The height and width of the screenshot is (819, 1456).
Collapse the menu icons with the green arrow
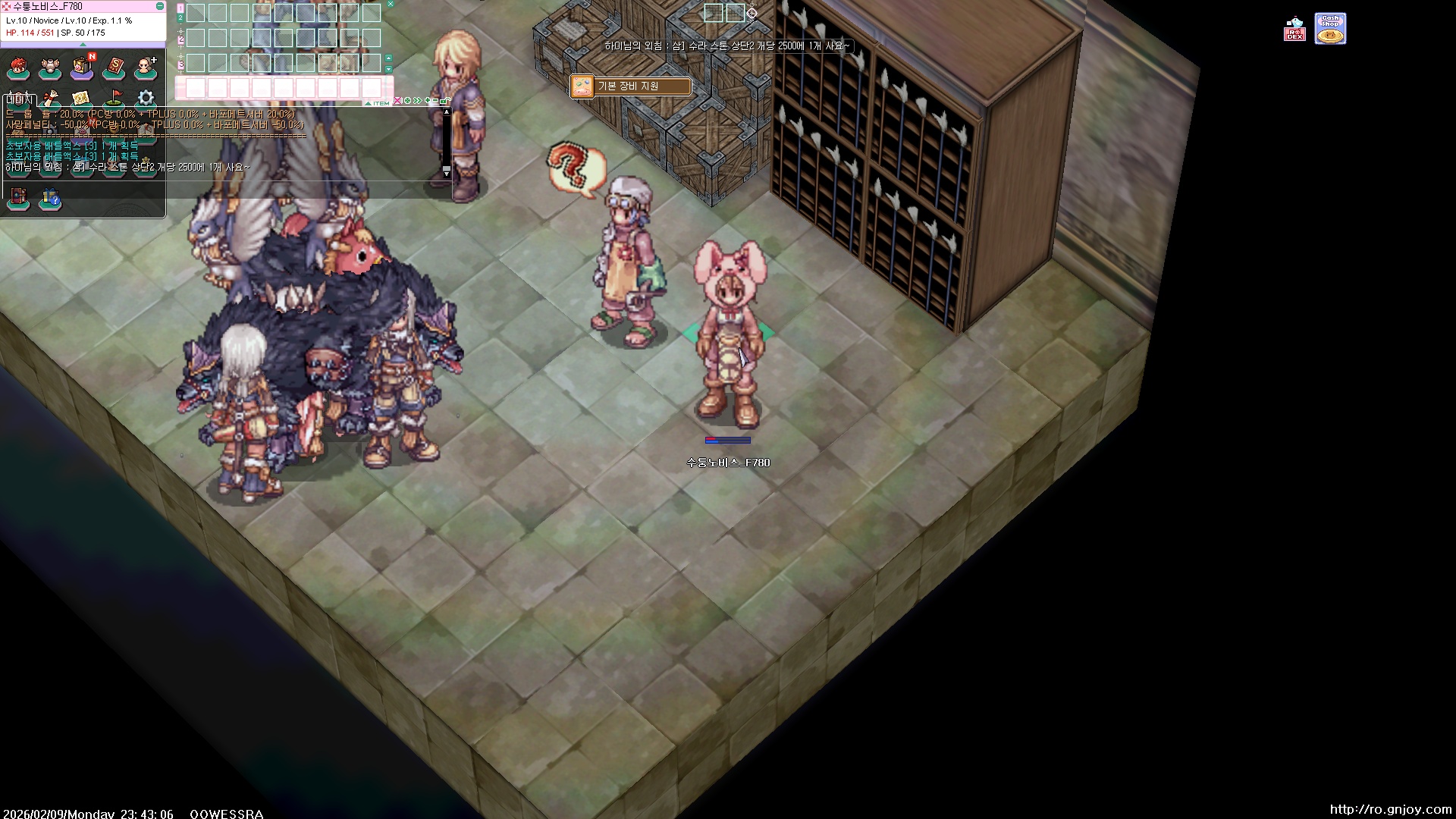tap(83, 45)
